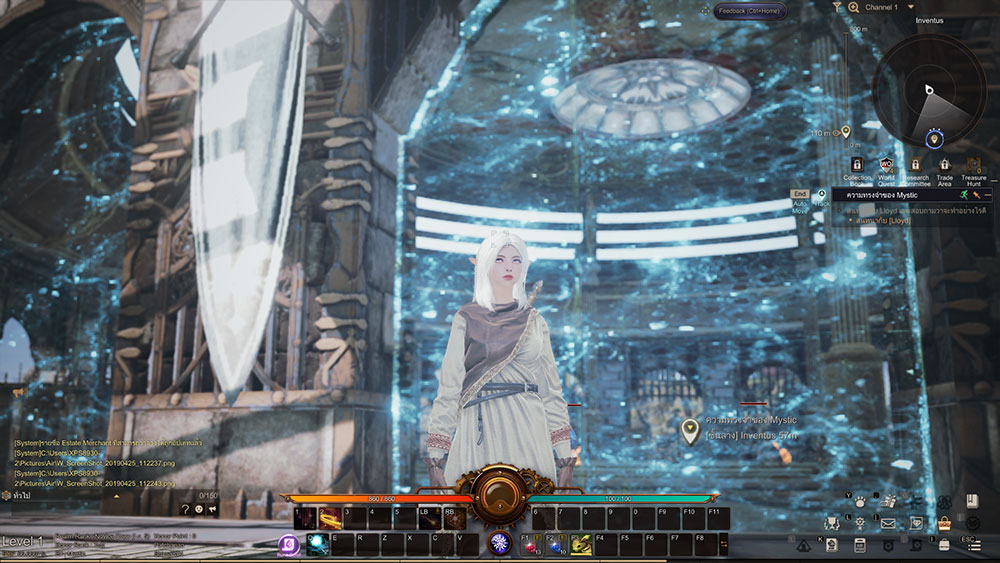Open the Collection Book
The image size is (1000, 563).
click(x=857, y=165)
